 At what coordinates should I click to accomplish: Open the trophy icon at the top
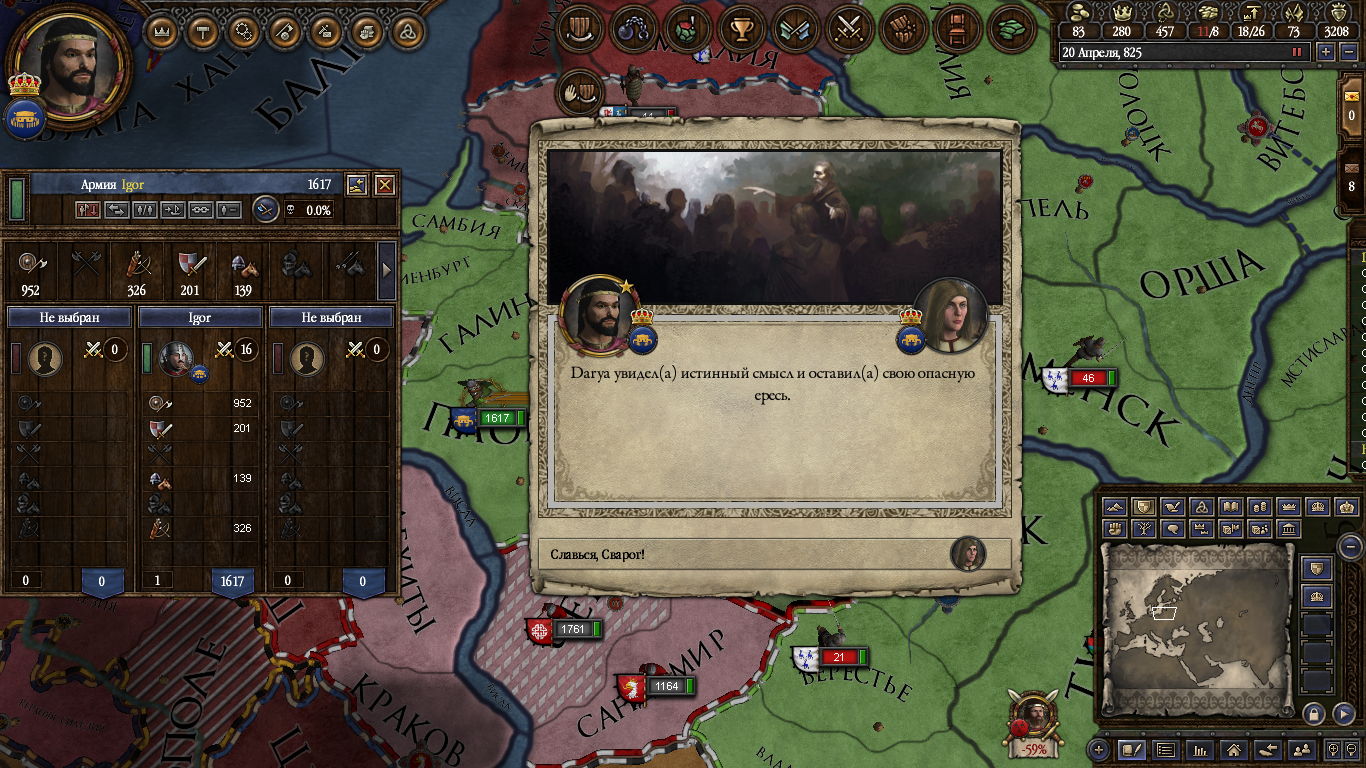[741, 29]
